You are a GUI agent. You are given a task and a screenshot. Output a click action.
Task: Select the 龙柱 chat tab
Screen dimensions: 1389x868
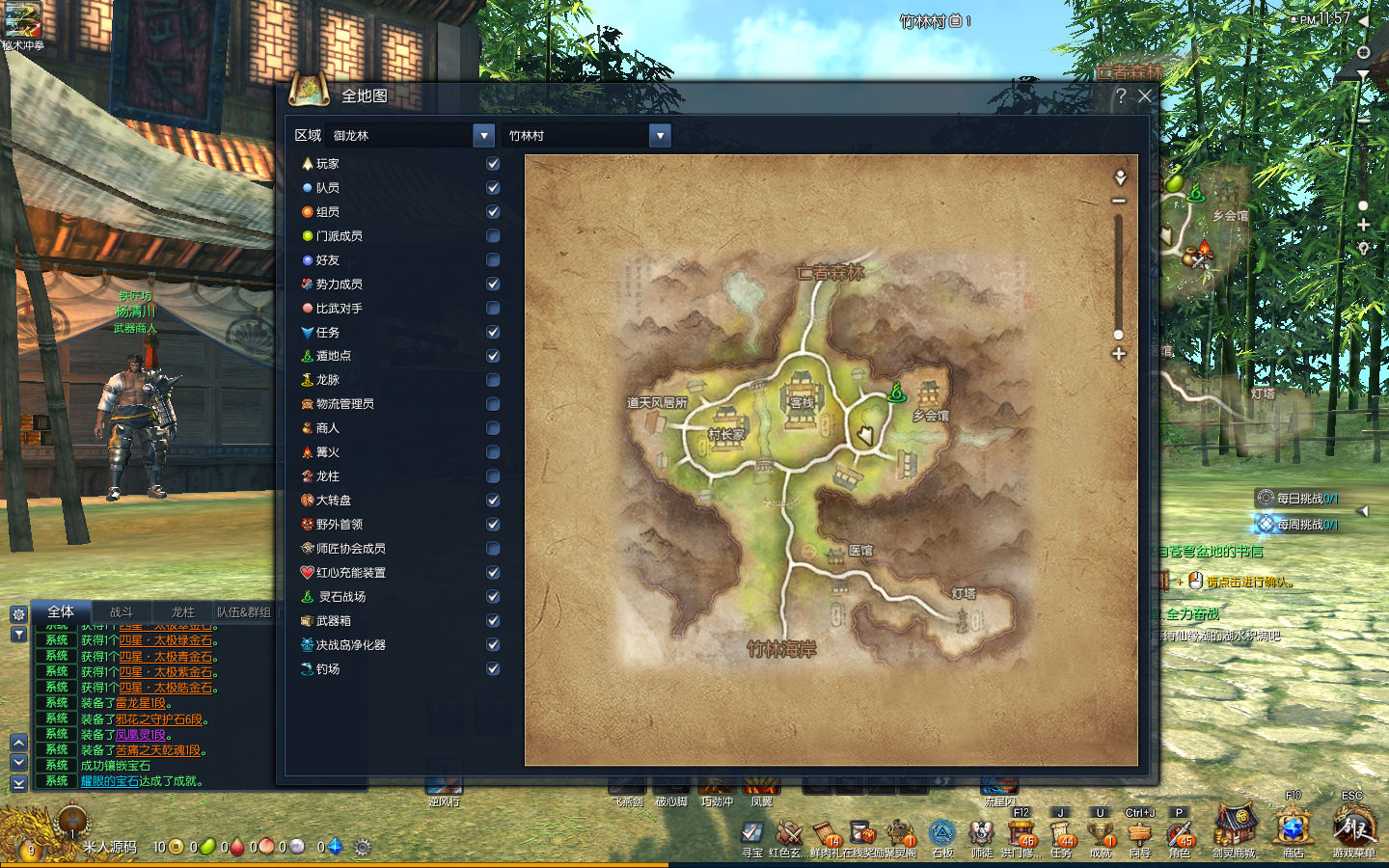pyautogui.click(x=182, y=611)
